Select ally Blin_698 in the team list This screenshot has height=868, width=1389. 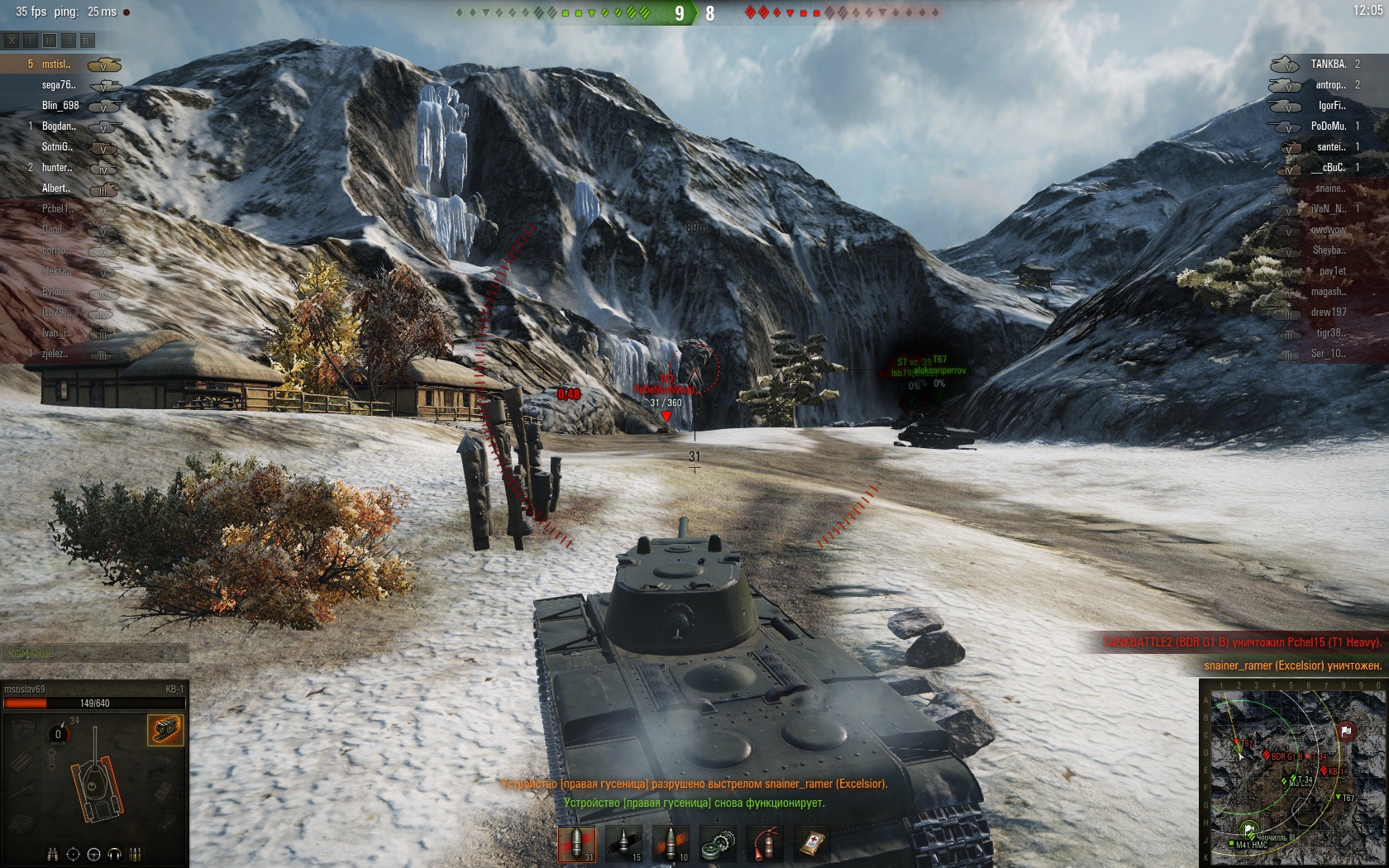tap(60, 106)
